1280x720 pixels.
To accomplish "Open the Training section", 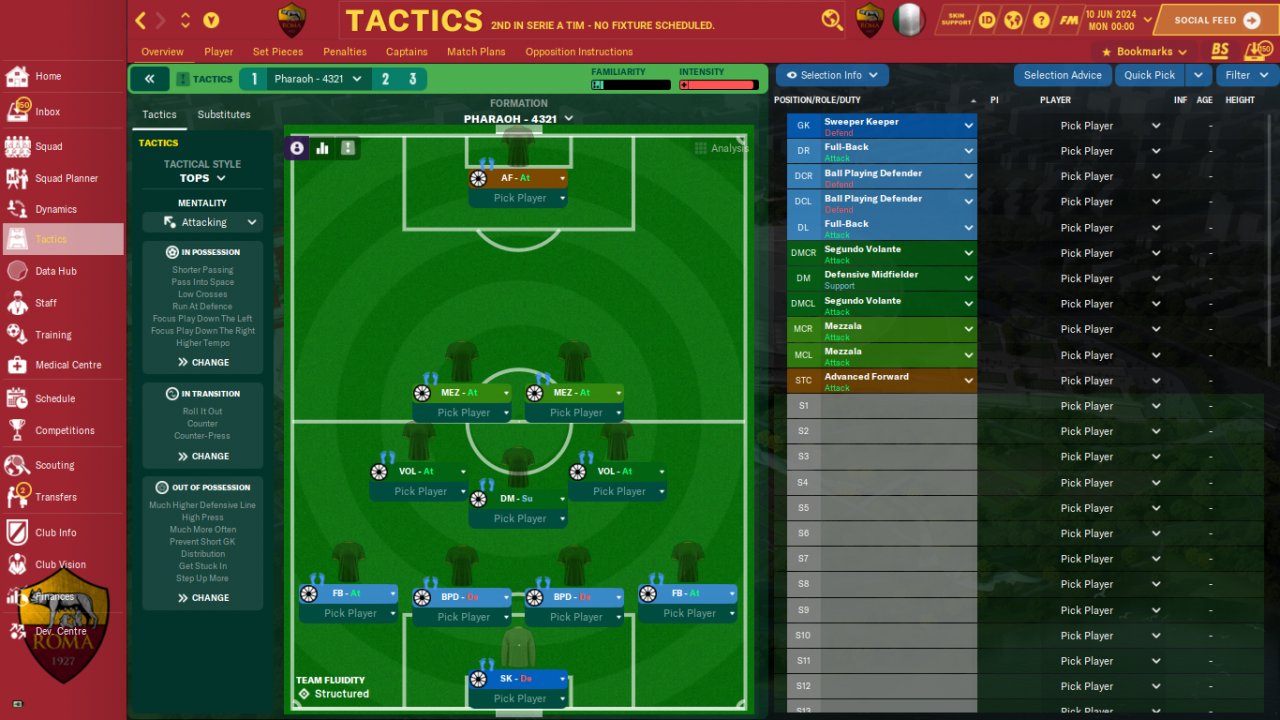I will [x=53, y=335].
